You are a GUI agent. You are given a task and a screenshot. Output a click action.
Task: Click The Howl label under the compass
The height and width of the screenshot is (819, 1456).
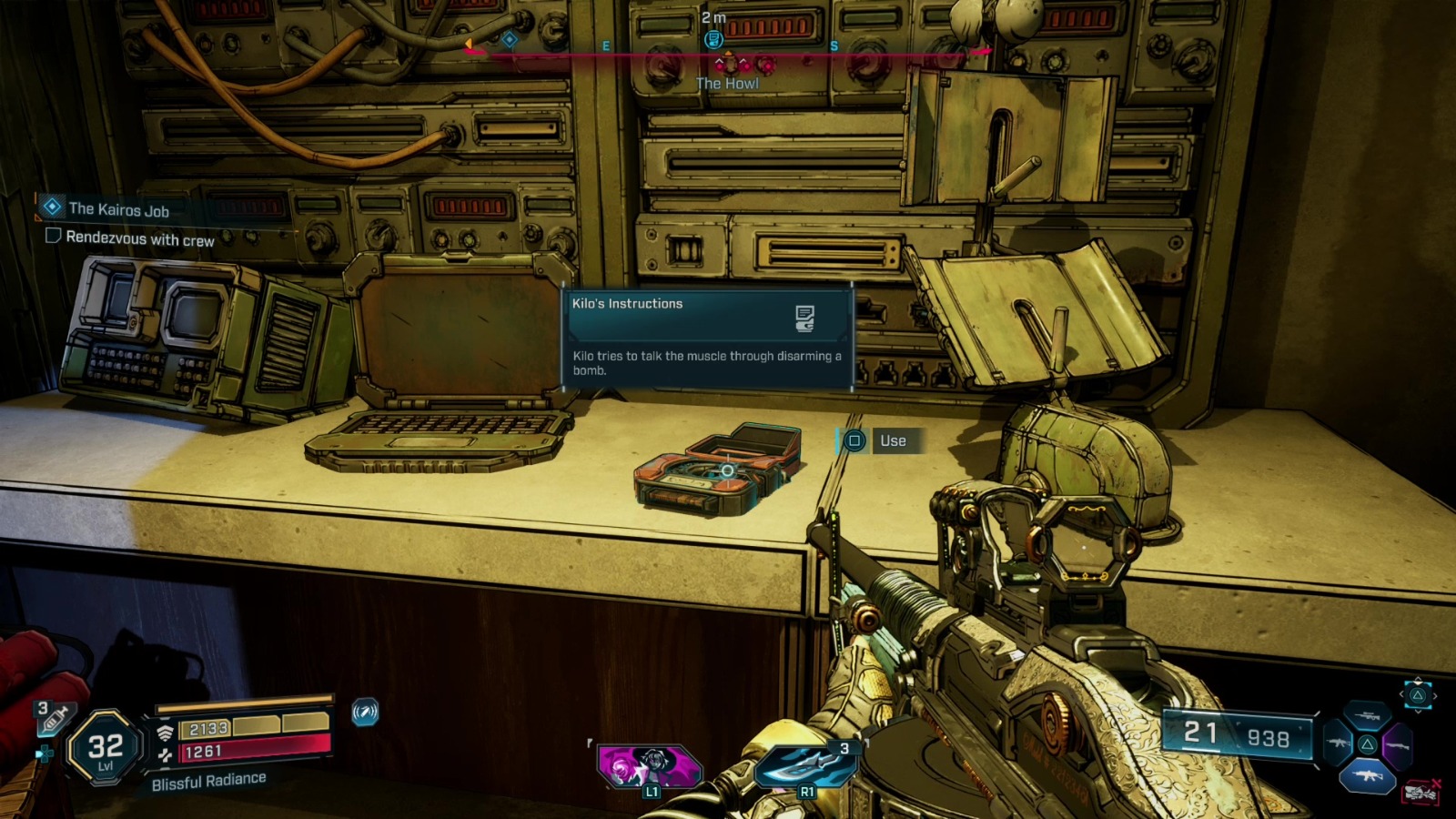pyautogui.click(x=727, y=83)
